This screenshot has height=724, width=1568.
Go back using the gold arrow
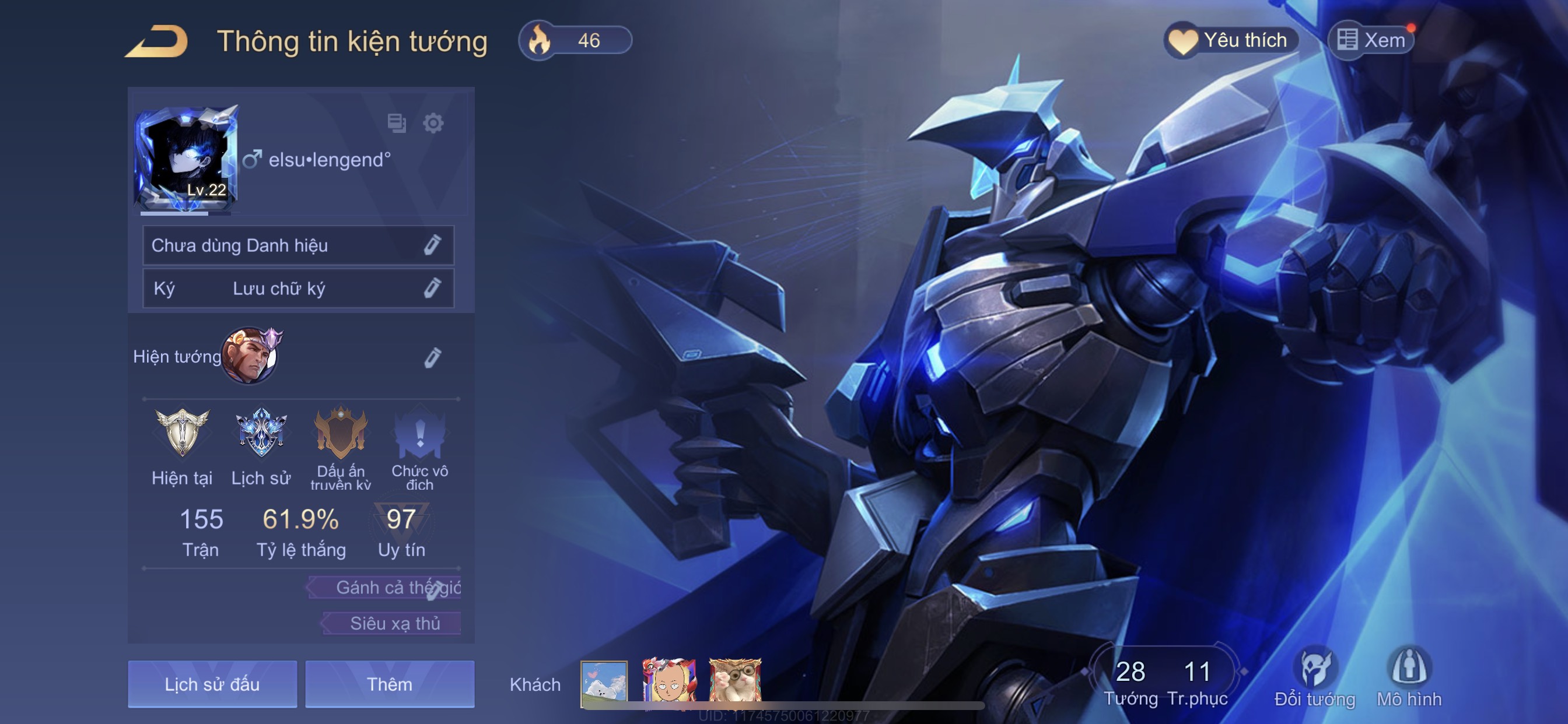pos(156,41)
